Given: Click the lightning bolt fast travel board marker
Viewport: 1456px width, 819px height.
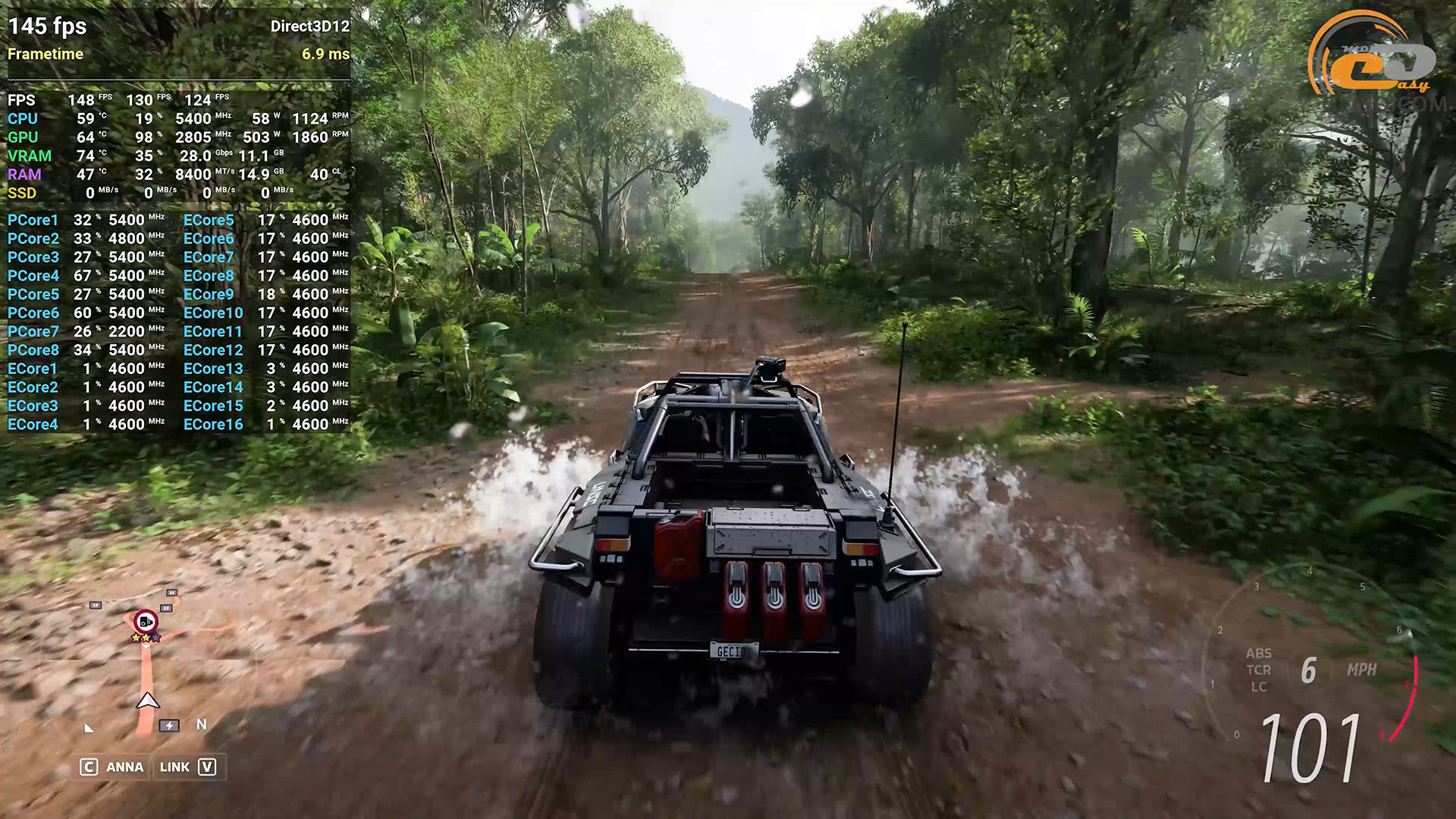Looking at the screenshot, I should tap(169, 726).
